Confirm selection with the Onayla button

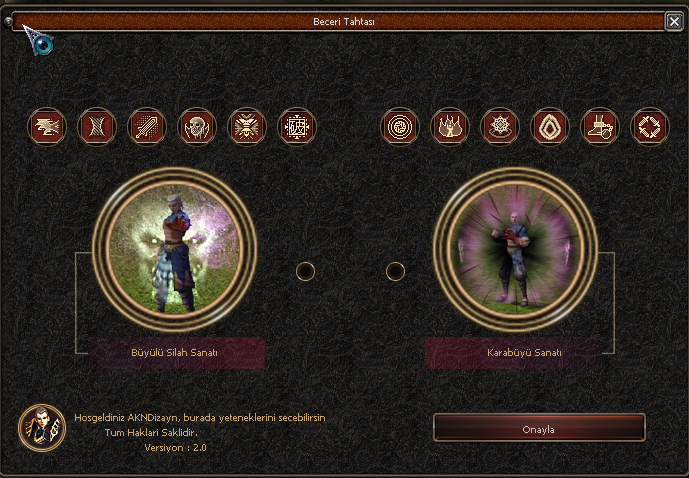pyautogui.click(x=539, y=428)
